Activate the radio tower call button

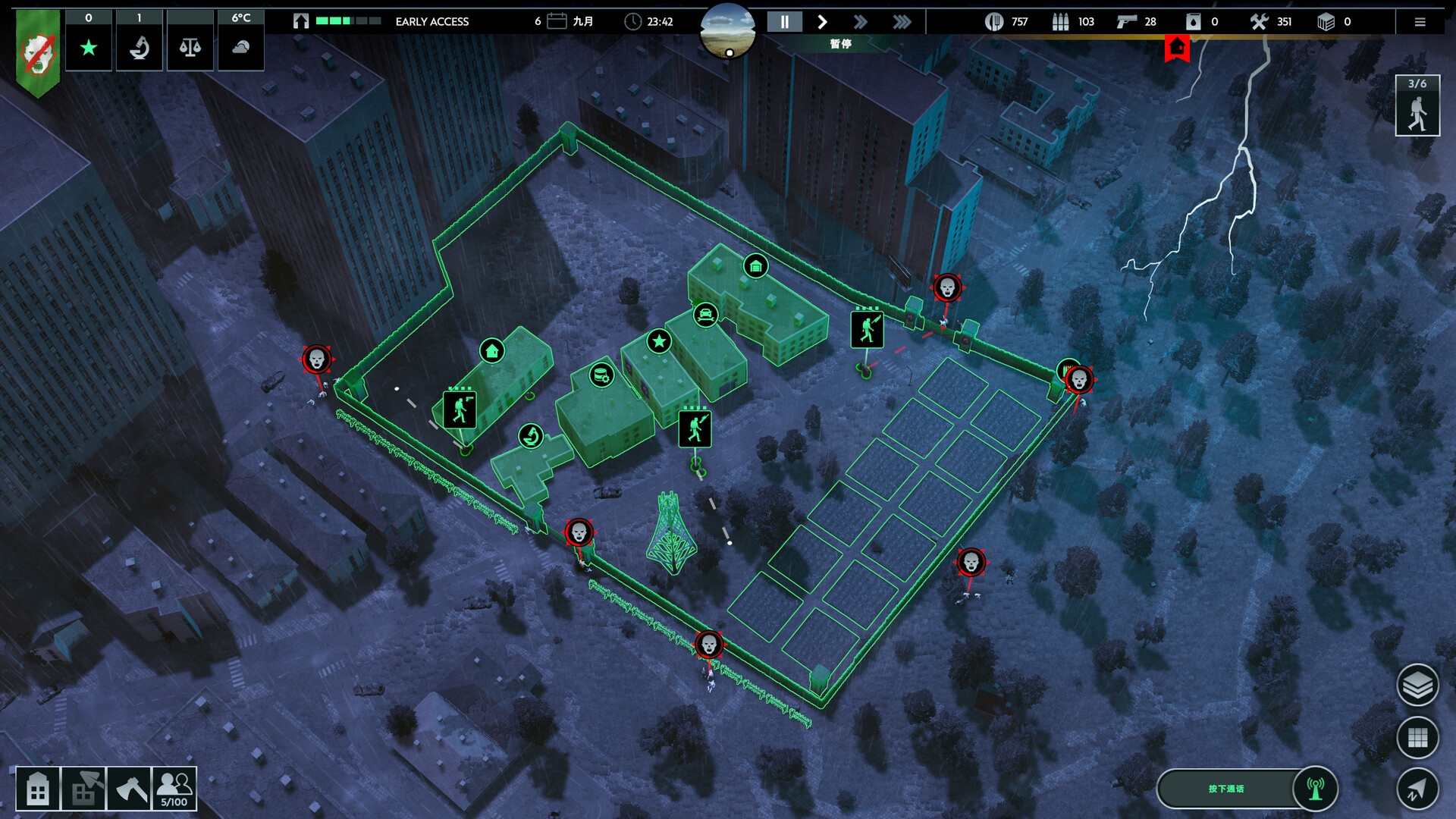click(x=1315, y=789)
